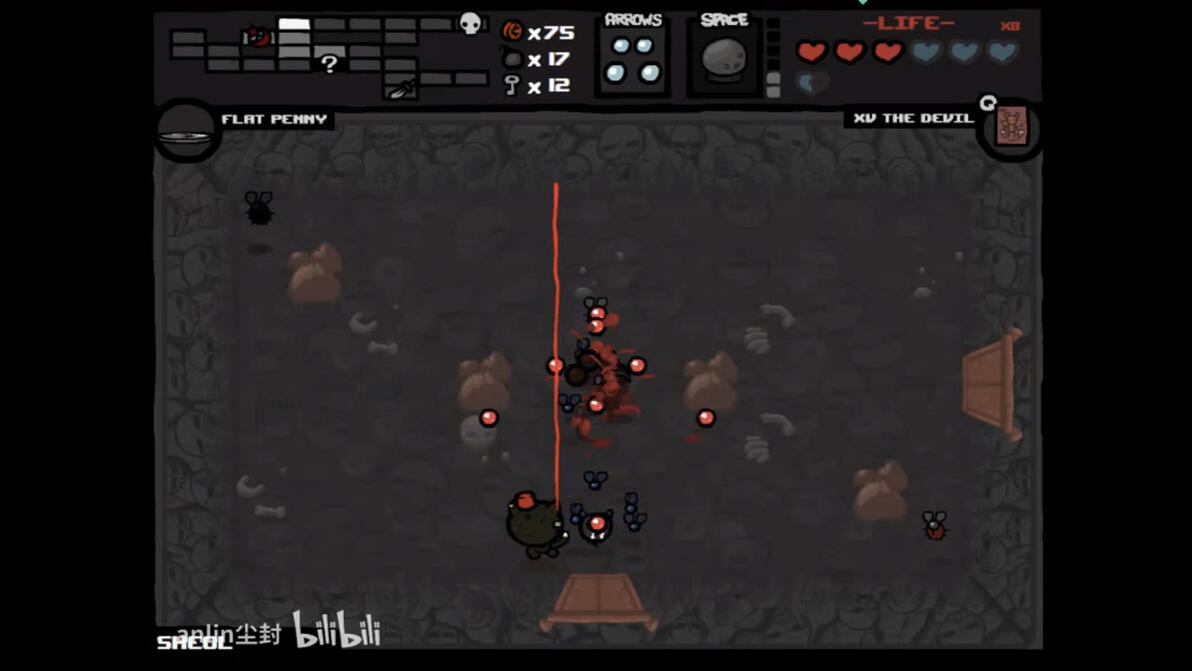Select the skull boss room marker

tap(470, 24)
